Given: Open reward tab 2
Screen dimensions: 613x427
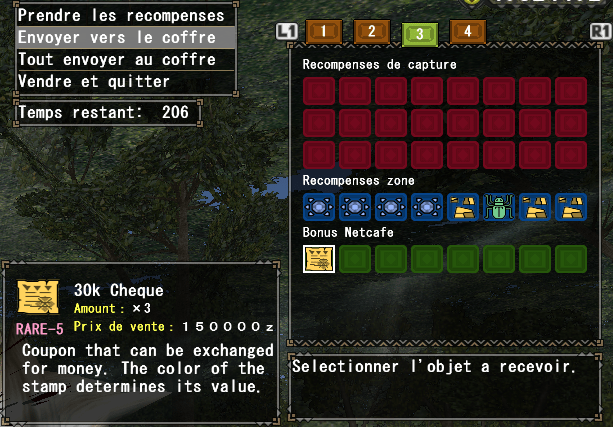Looking at the screenshot, I should click(371, 31).
